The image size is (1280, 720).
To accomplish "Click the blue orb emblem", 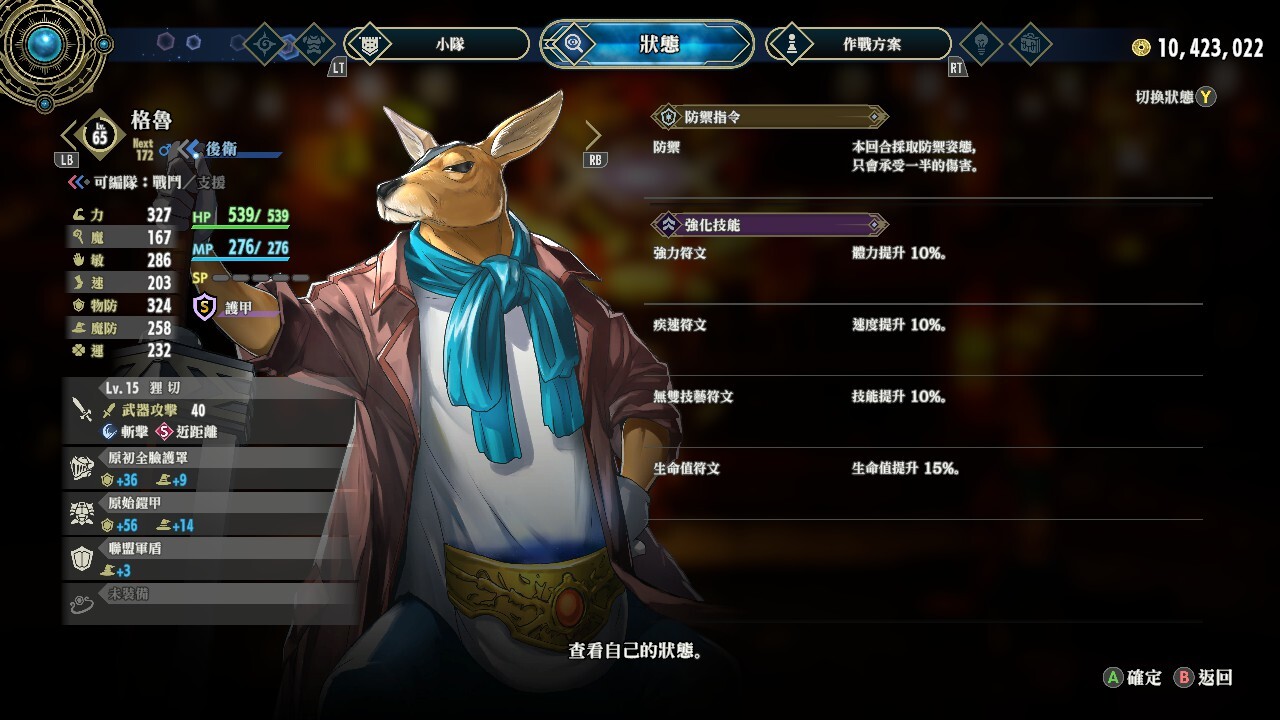I will pos(44,44).
